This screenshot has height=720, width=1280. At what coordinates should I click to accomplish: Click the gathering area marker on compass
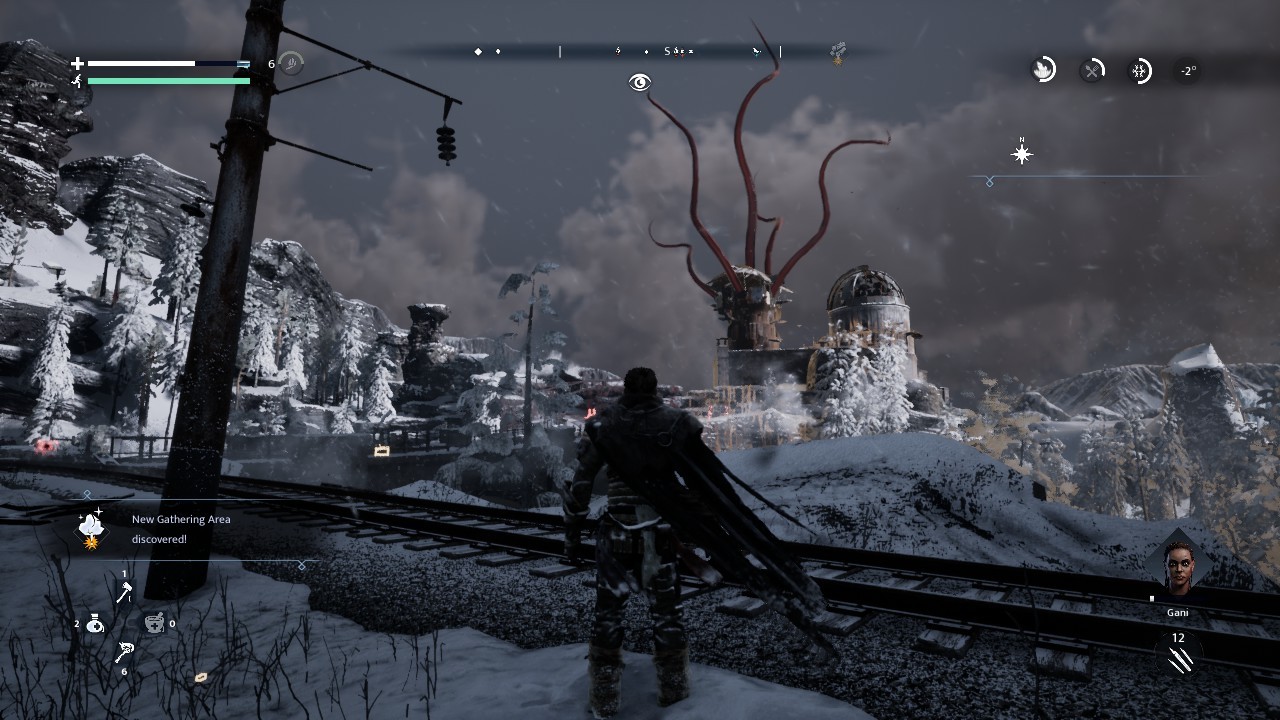pyautogui.click(x=838, y=51)
